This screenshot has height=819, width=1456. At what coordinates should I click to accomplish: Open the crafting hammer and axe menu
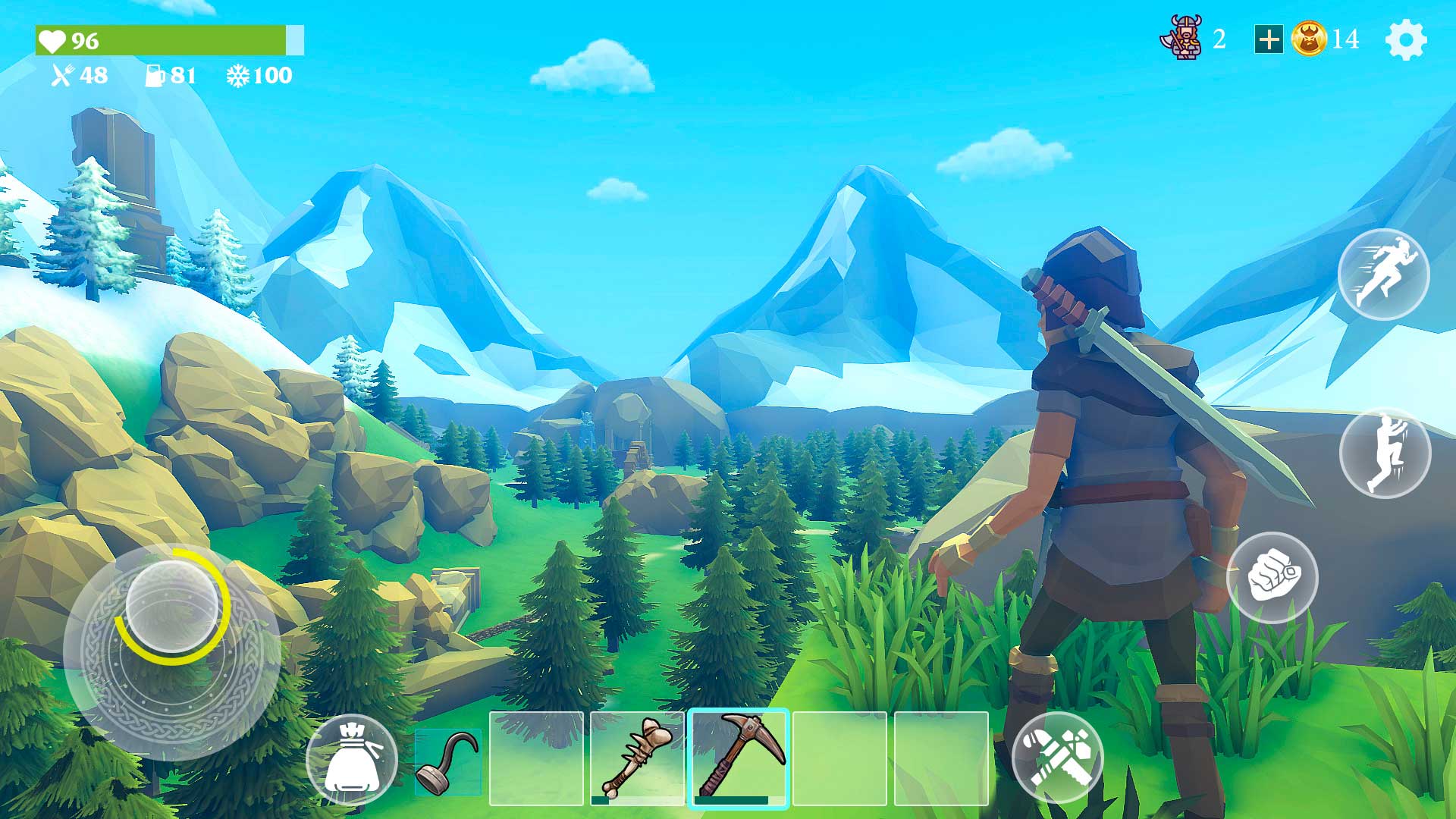[x=1057, y=758]
